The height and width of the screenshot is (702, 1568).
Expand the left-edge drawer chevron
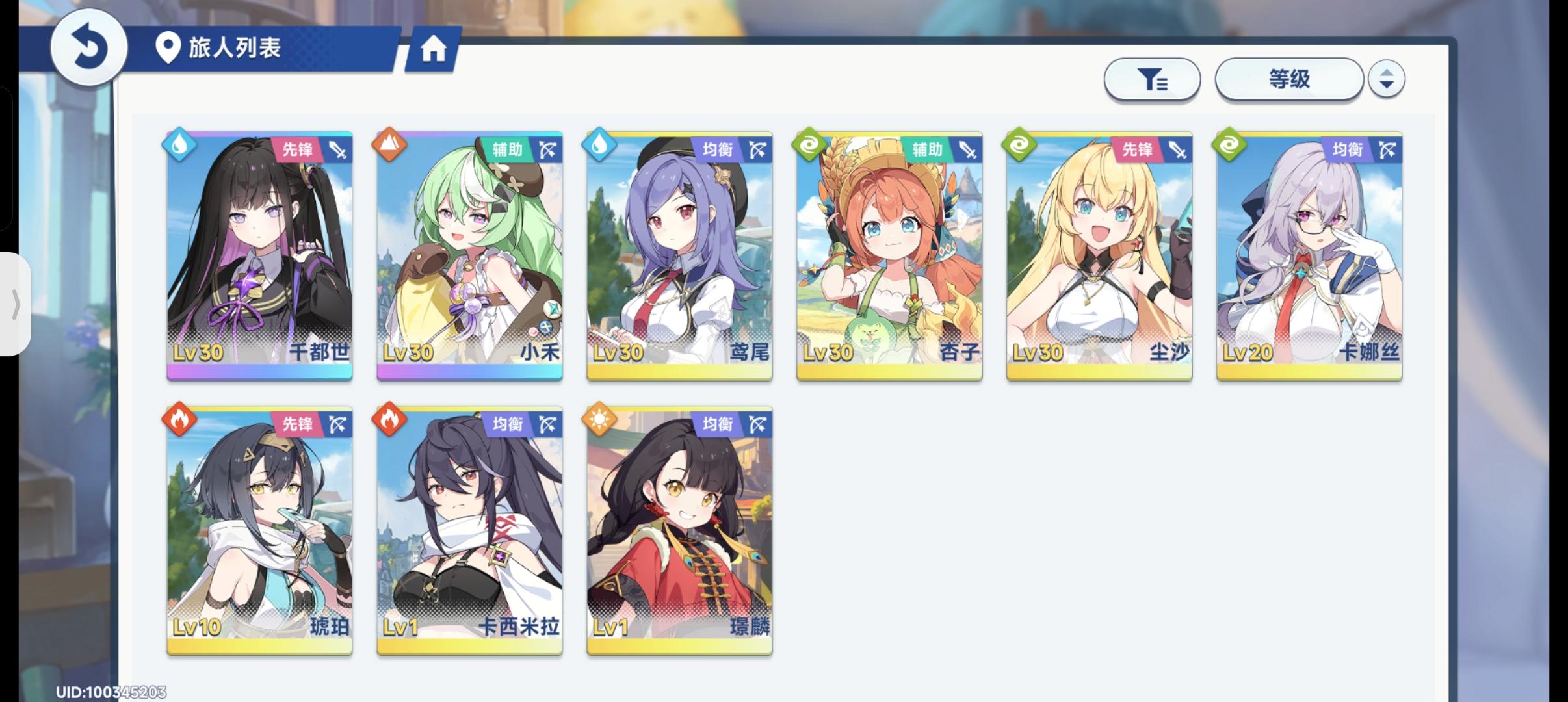tap(16, 304)
